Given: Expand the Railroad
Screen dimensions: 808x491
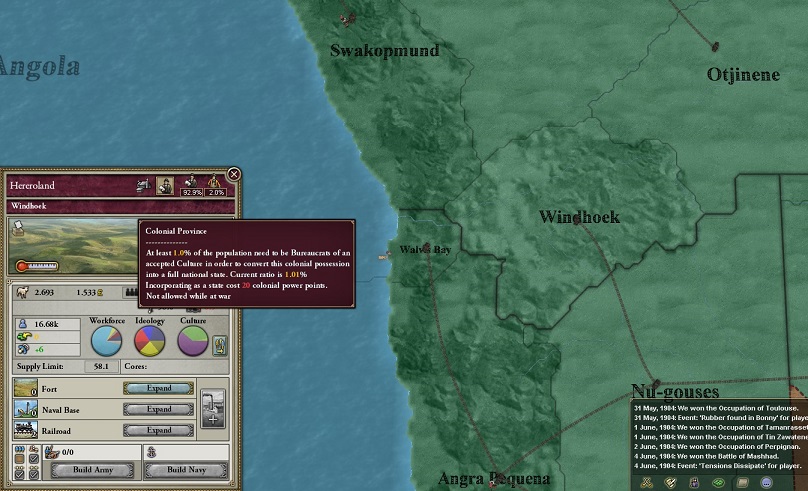Looking at the screenshot, I should [159, 430].
